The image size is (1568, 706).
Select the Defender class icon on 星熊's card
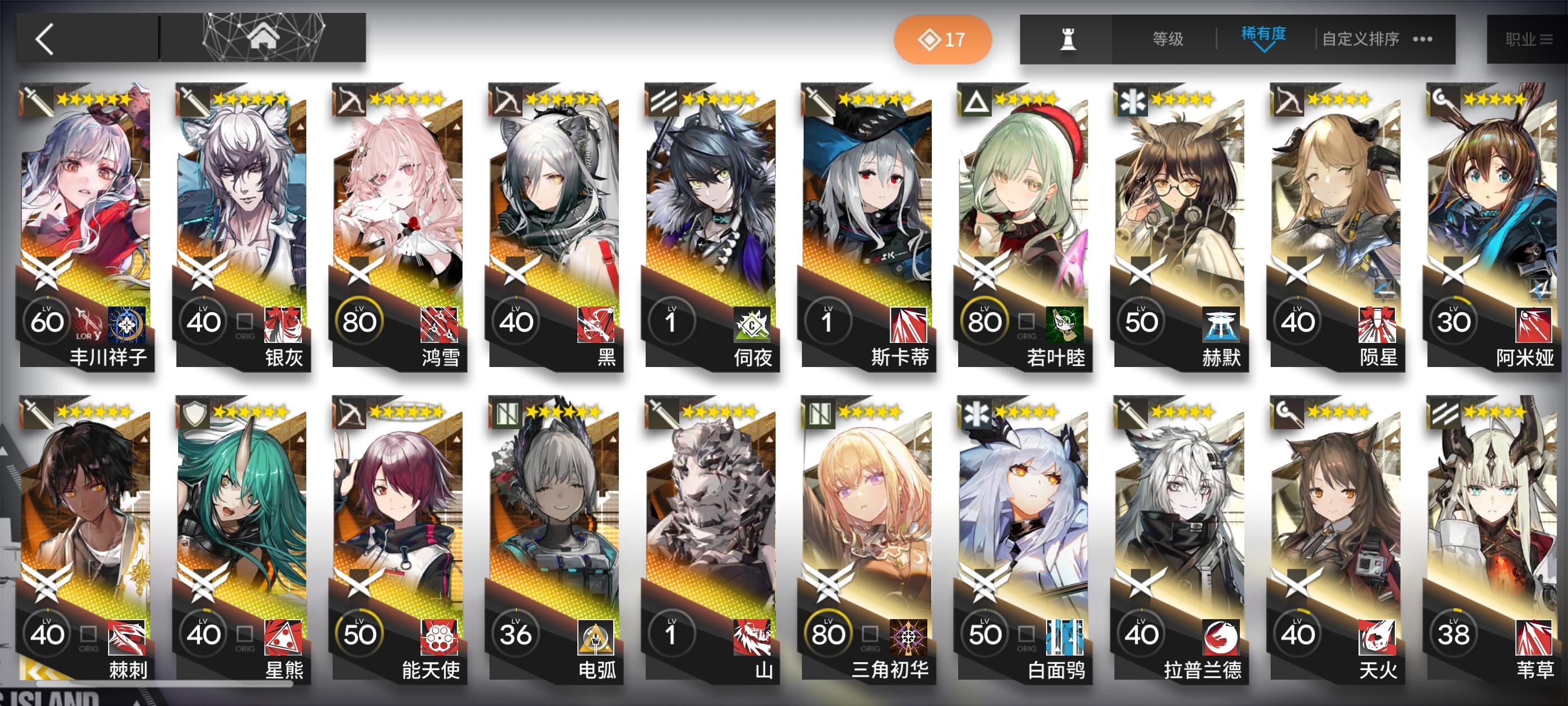196,412
